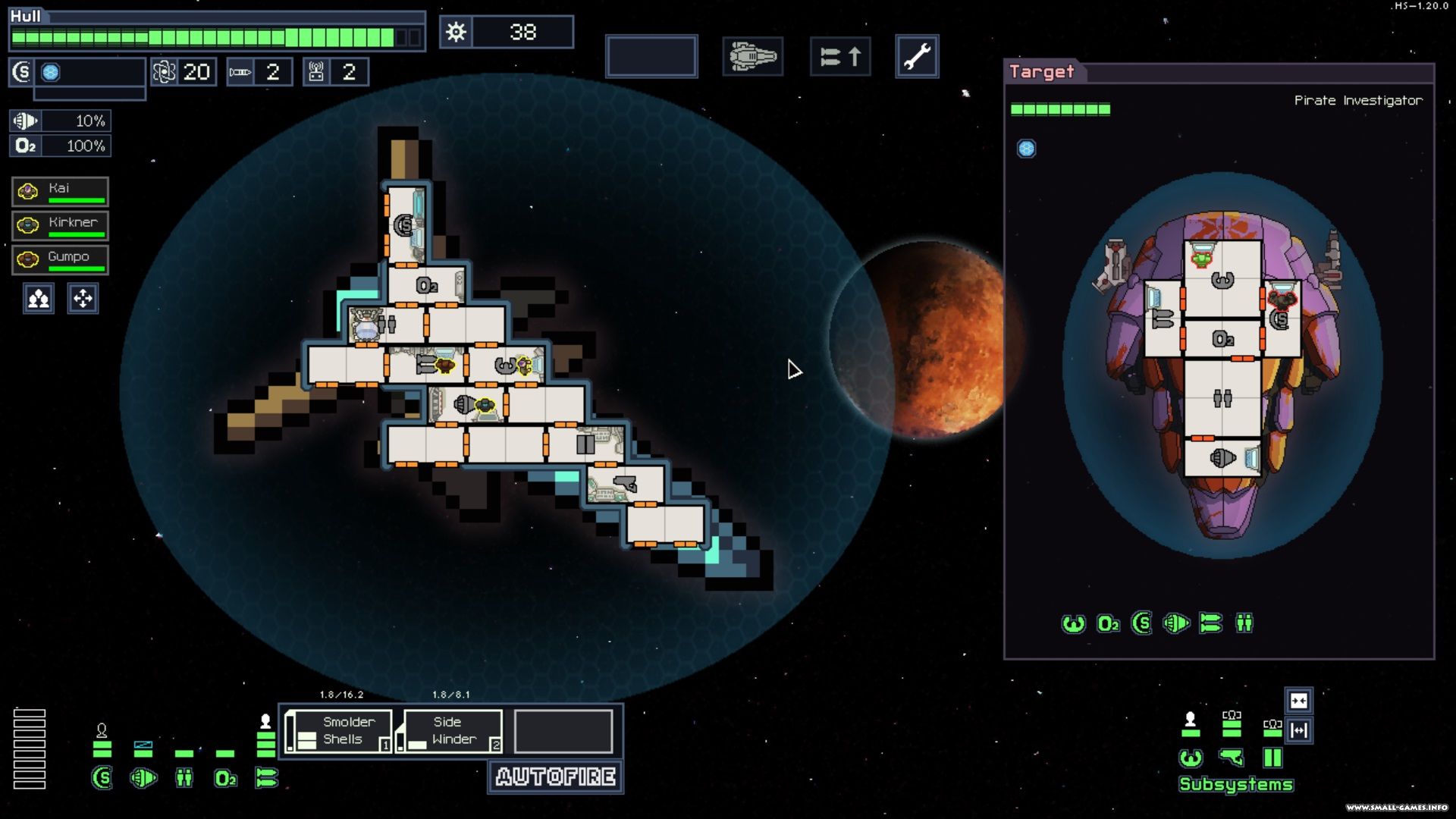The height and width of the screenshot is (819, 1456).
Task: Add power to the shields system
Action: click(x=102, y=778)
